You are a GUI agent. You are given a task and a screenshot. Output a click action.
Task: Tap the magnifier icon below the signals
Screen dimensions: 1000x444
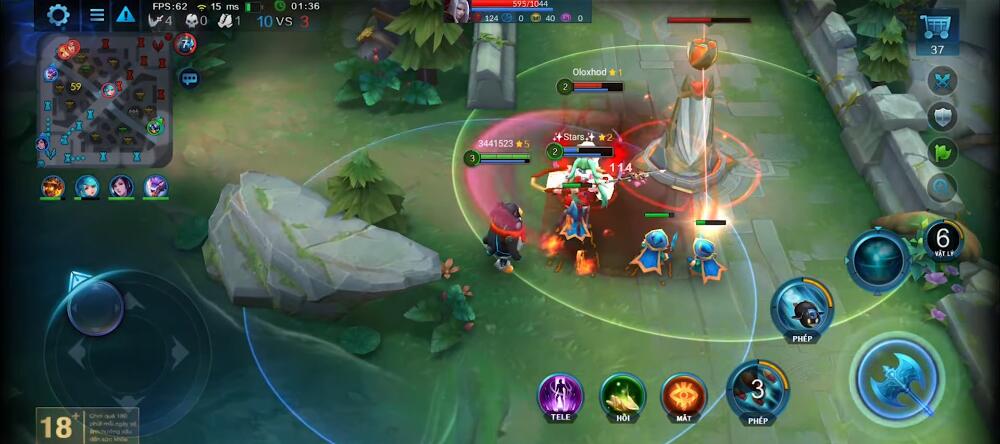point(942,187)
